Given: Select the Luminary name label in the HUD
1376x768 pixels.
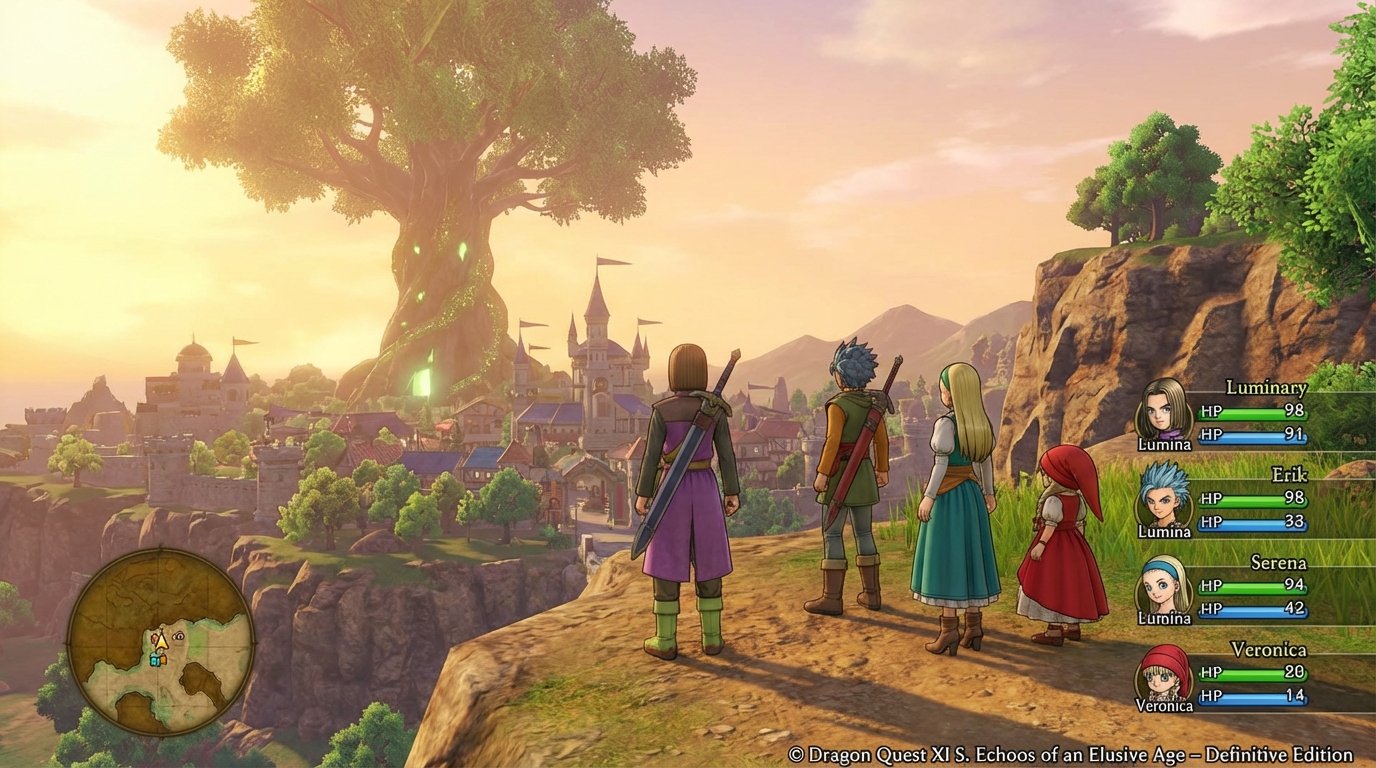Looking at the screenshot, I should [1266, 387].
